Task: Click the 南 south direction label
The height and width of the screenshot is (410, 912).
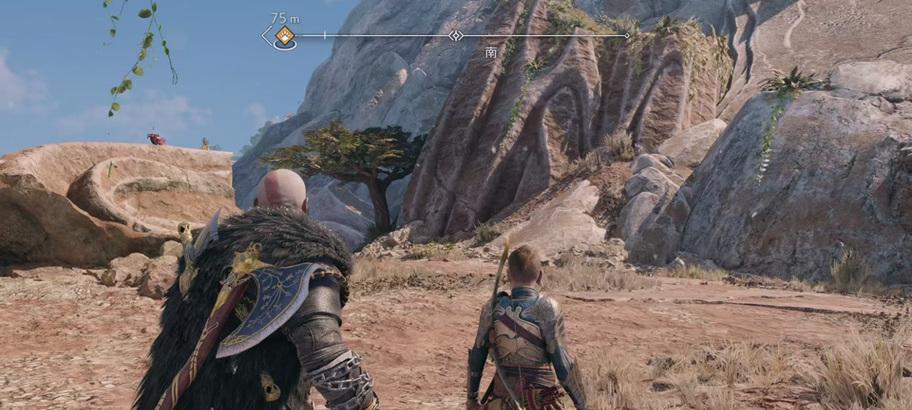Action: pyautogui.click(x=490, y=52)
